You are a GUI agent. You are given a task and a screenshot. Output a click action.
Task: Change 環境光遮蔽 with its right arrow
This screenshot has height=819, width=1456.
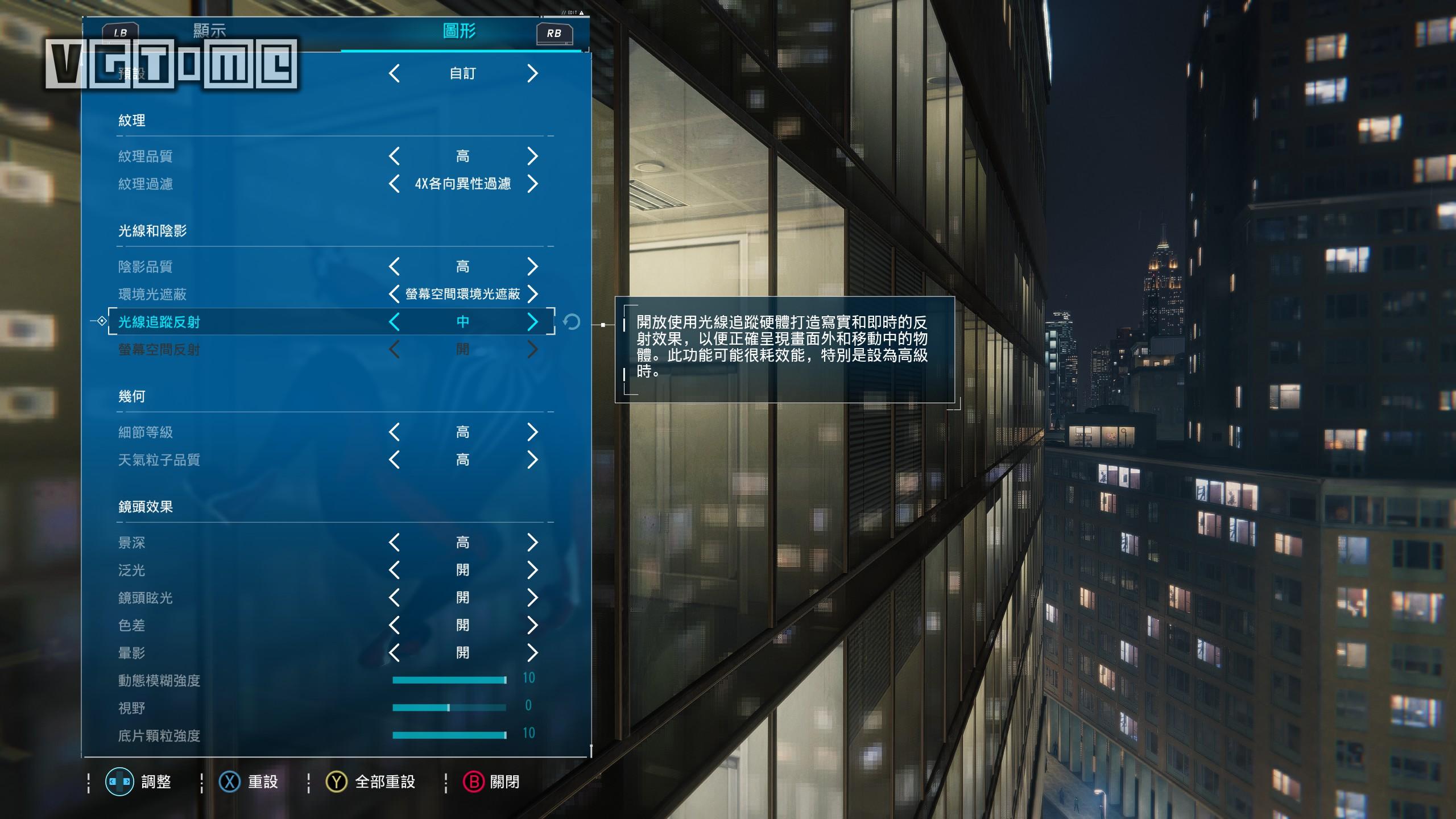click(x=532, y=294)
